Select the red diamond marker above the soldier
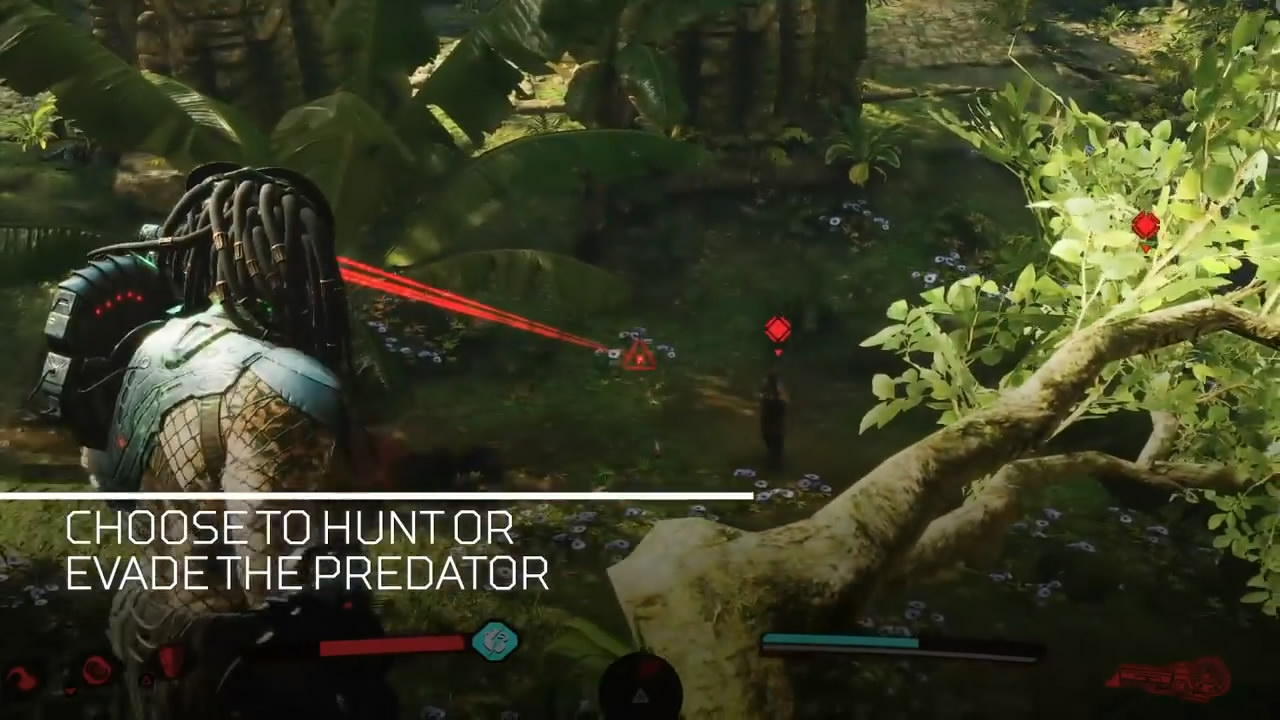The height and width of the screenshot is (720, 1280). click(x=778, y=329)
